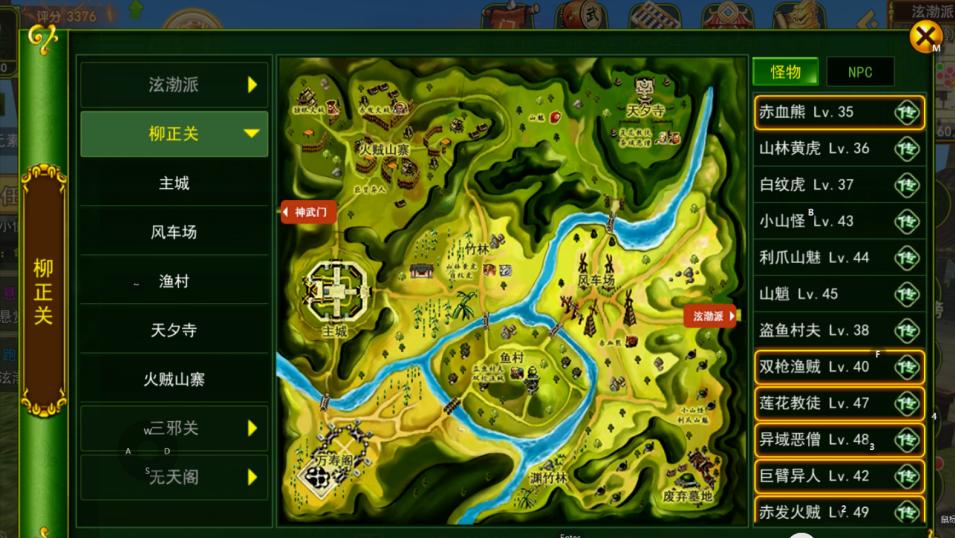
Task: Choose 渔村 from the location list
Action: [174, 281]
